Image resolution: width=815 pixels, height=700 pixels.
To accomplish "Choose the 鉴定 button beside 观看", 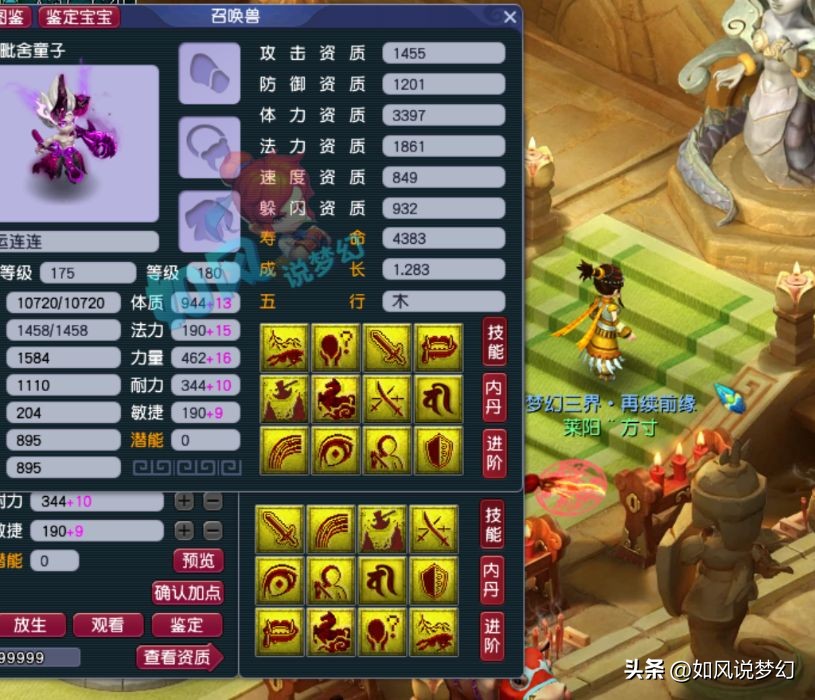I will (x=187, y=625).
